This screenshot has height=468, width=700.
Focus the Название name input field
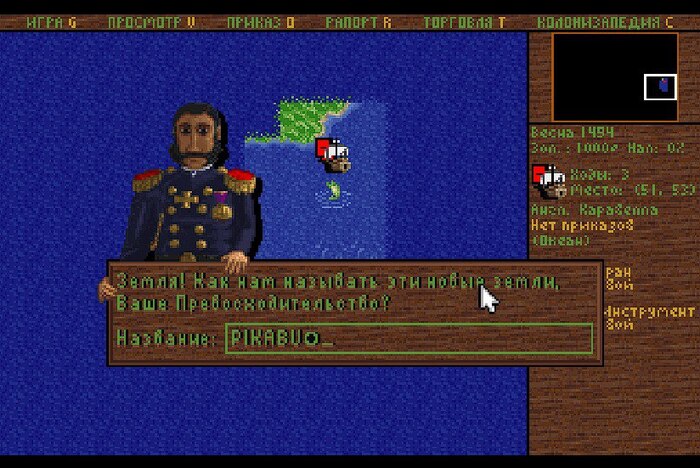coord(408,338)
